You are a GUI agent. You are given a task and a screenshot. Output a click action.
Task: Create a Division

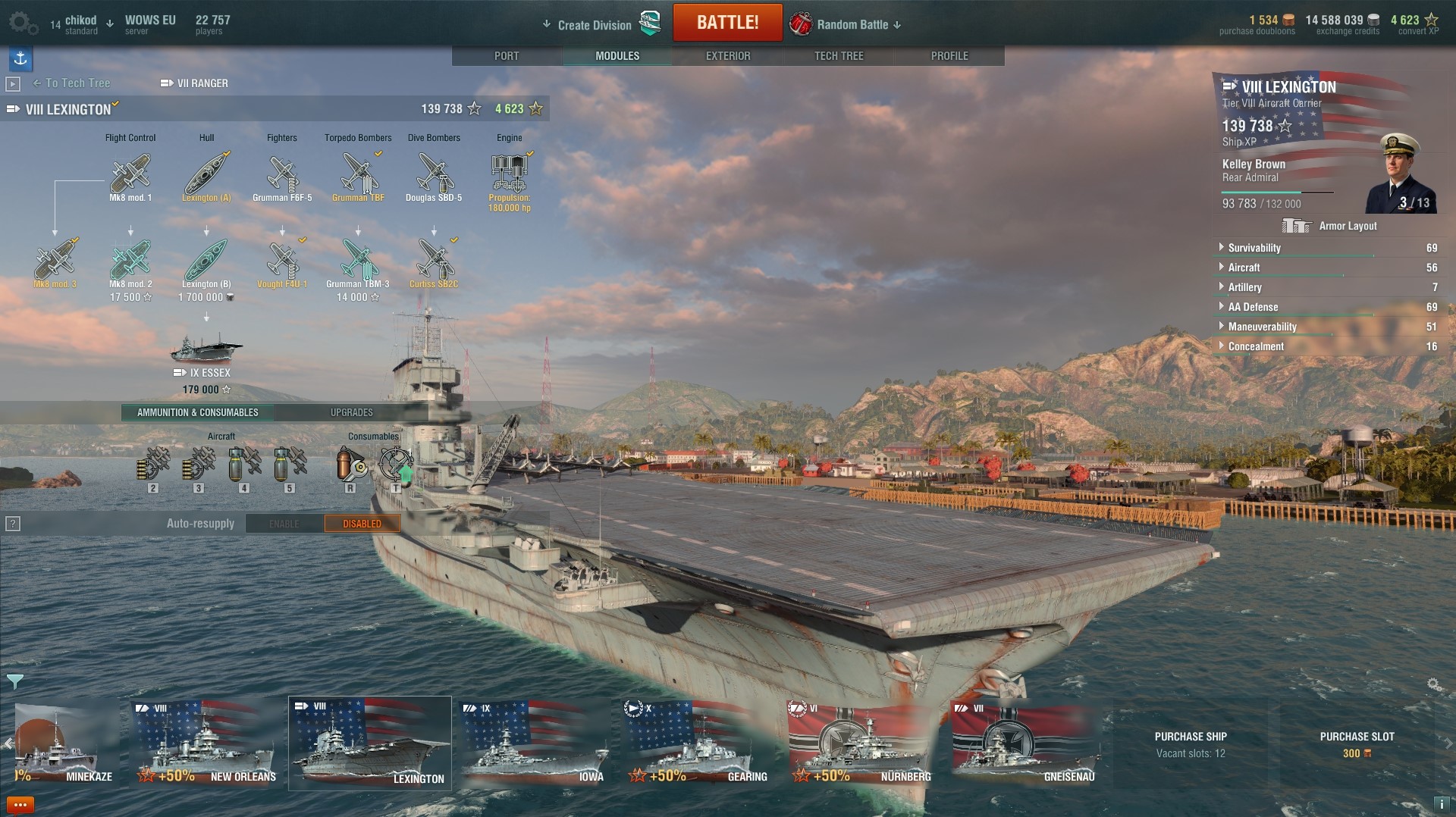[595, 25]
